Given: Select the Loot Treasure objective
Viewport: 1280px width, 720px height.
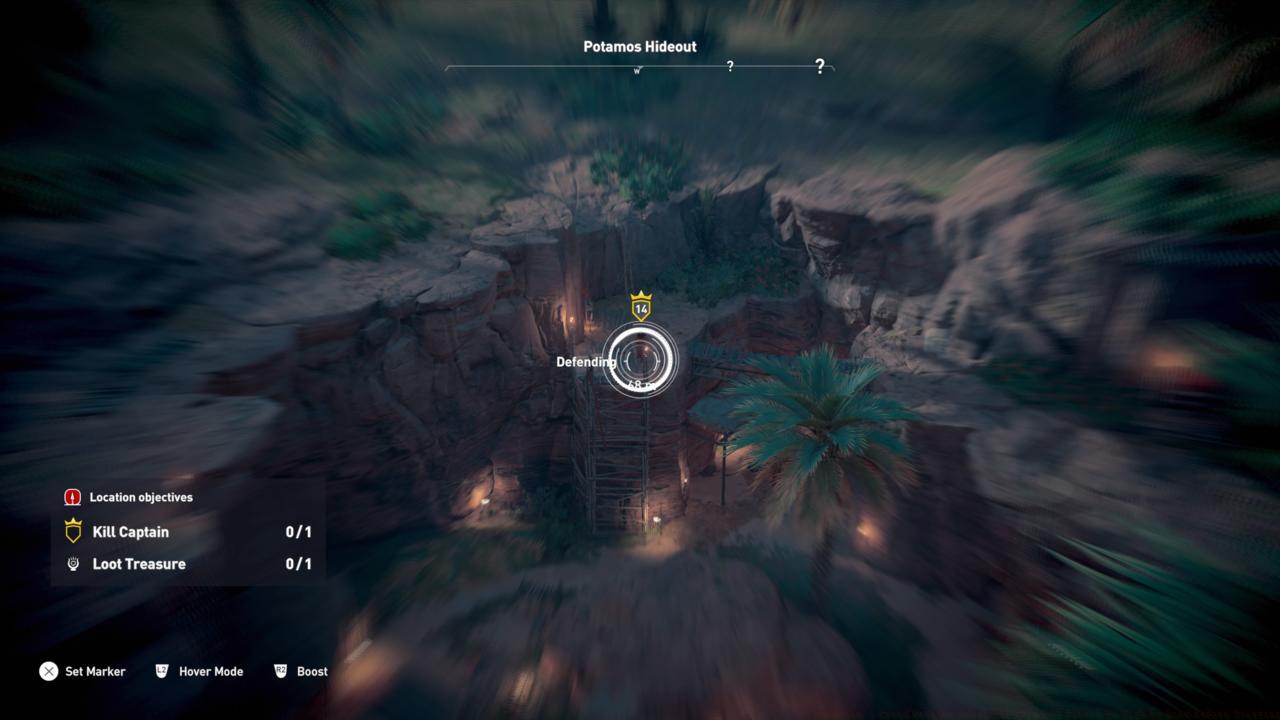Looking at the screenshot, I should coord(139,564).
